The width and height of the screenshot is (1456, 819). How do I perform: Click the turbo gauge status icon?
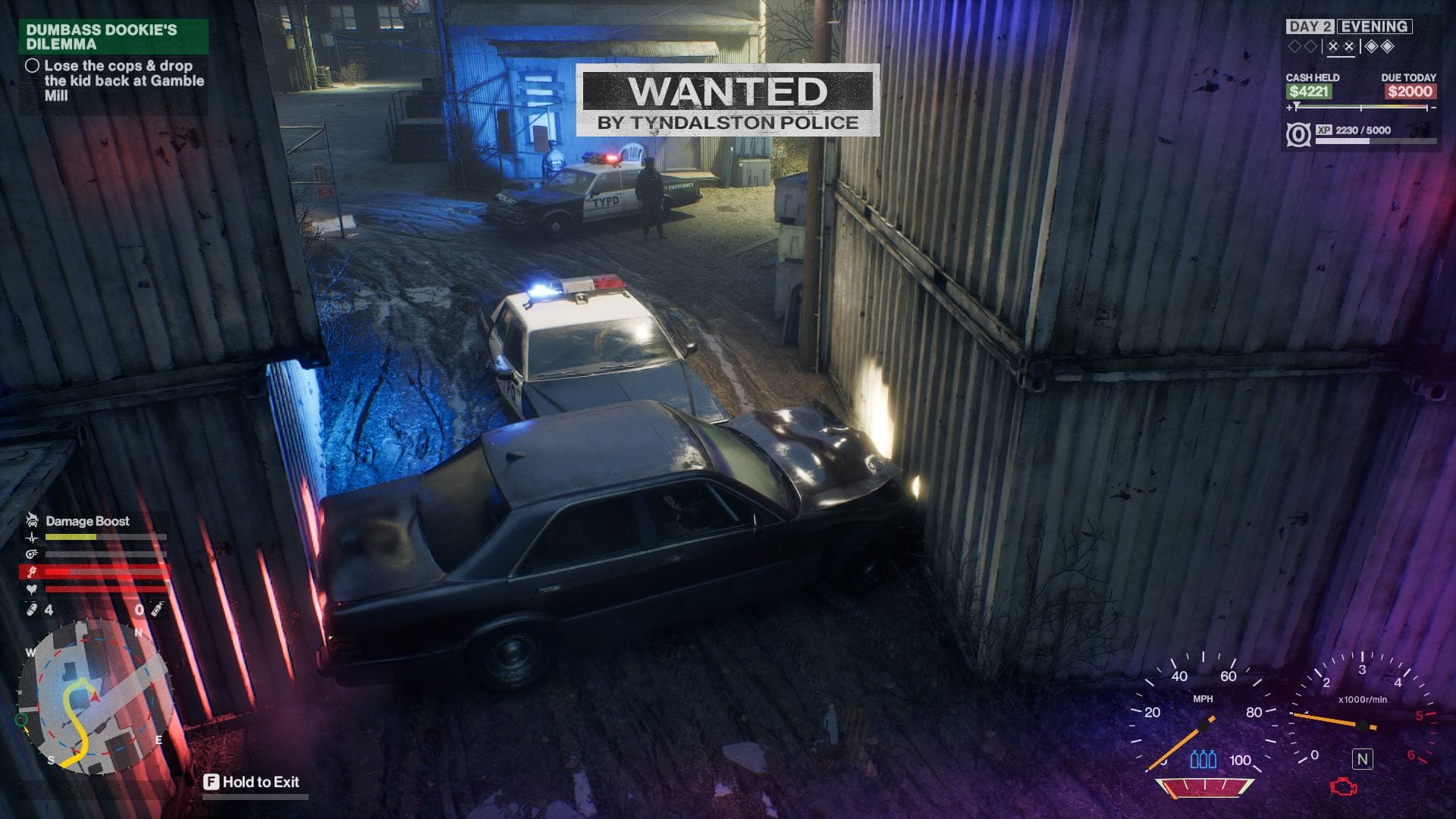(32, 554)
